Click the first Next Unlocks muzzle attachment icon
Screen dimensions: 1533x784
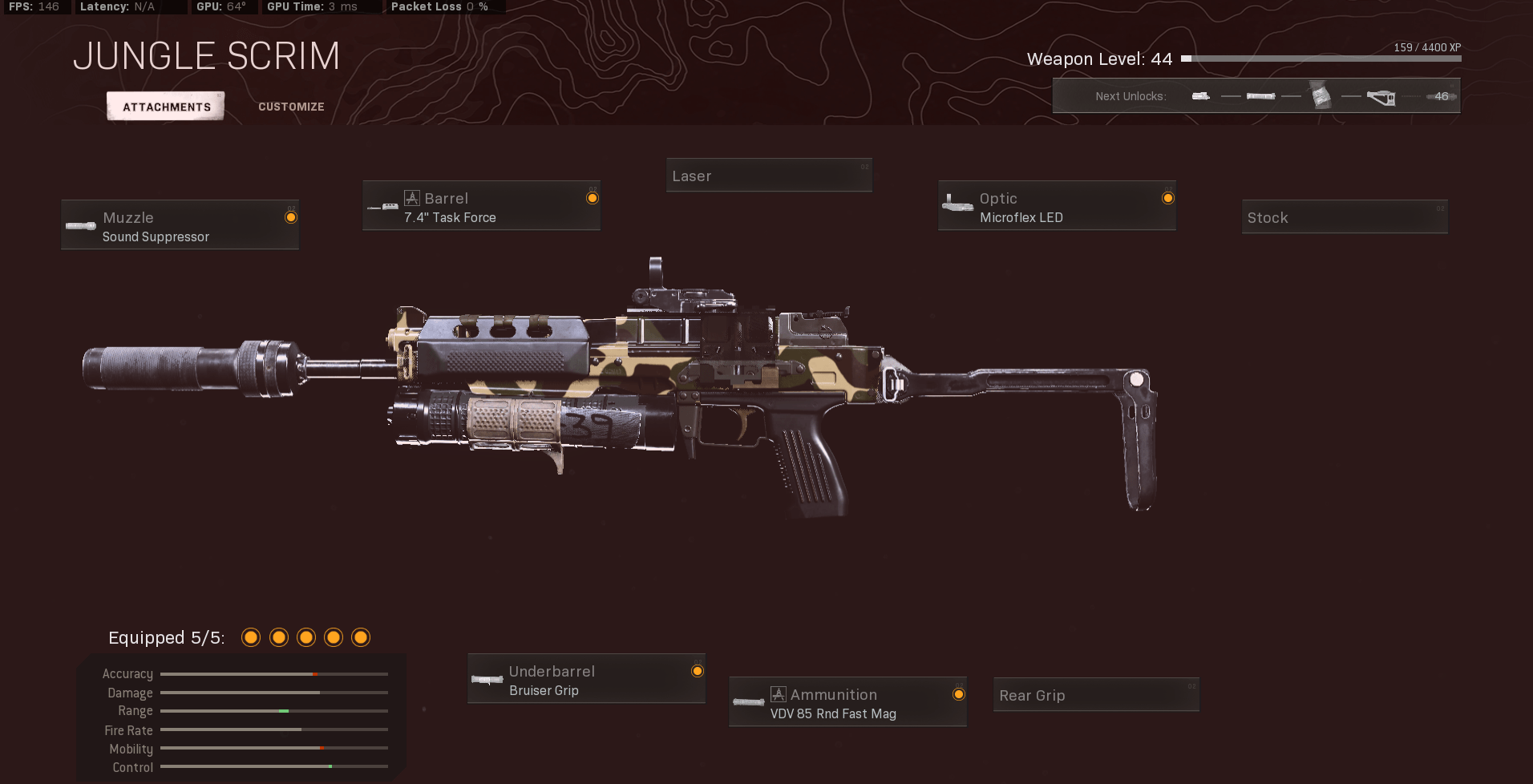pyautogui.click(x=1201, y=95)
